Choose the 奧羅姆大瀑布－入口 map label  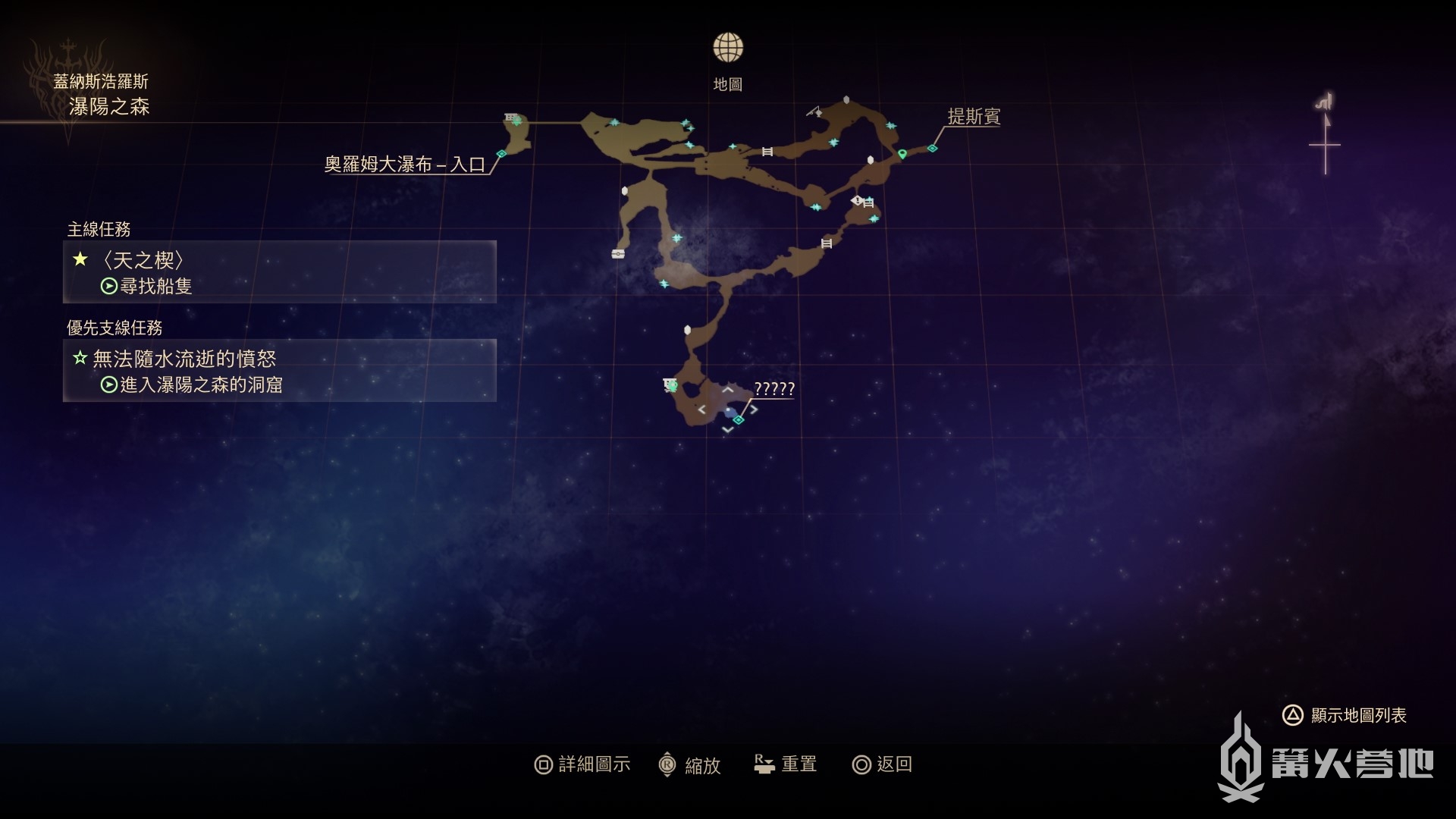pyautogui.click(x=404, y=165)
